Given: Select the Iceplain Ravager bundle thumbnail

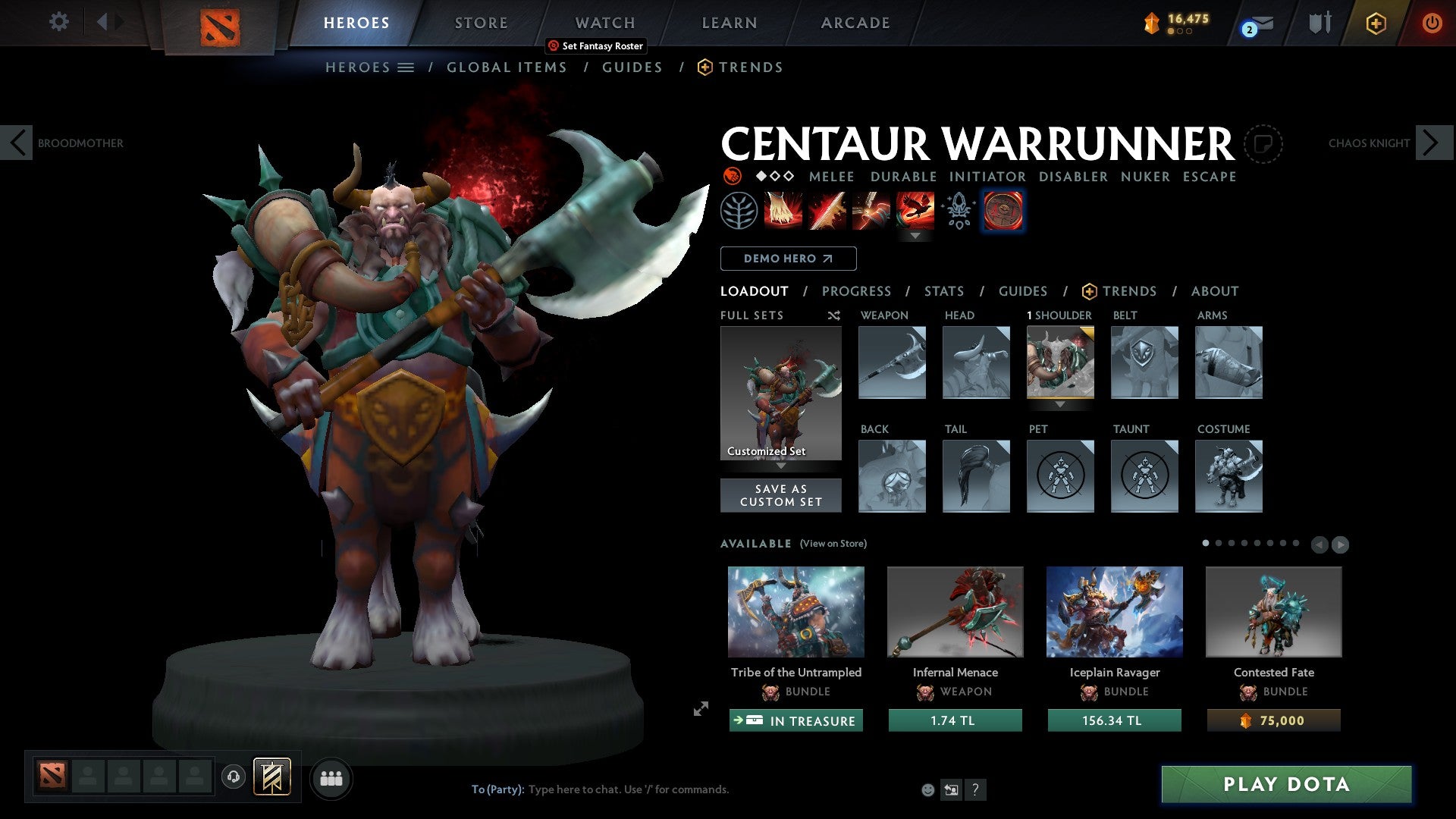Looking at the screenshot, I should tap(1114, 612).
